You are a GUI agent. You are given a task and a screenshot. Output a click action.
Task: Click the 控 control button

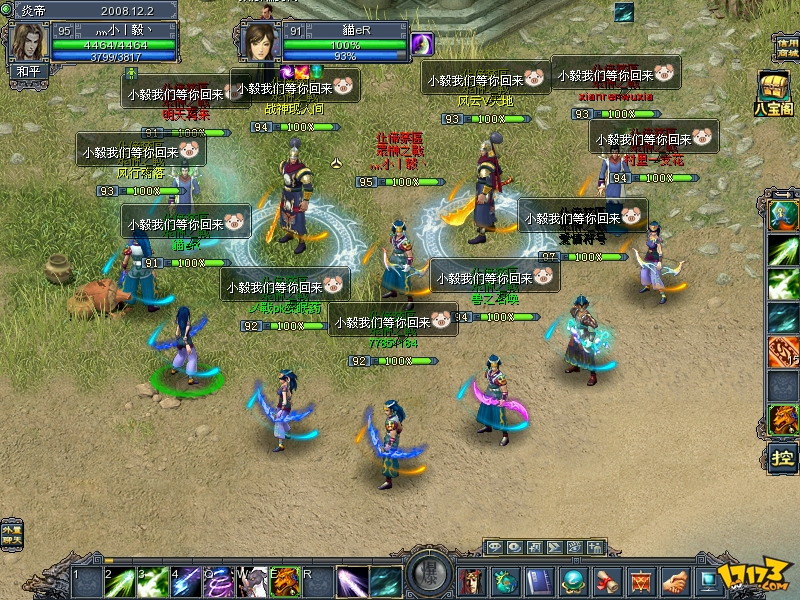point(783,457)
